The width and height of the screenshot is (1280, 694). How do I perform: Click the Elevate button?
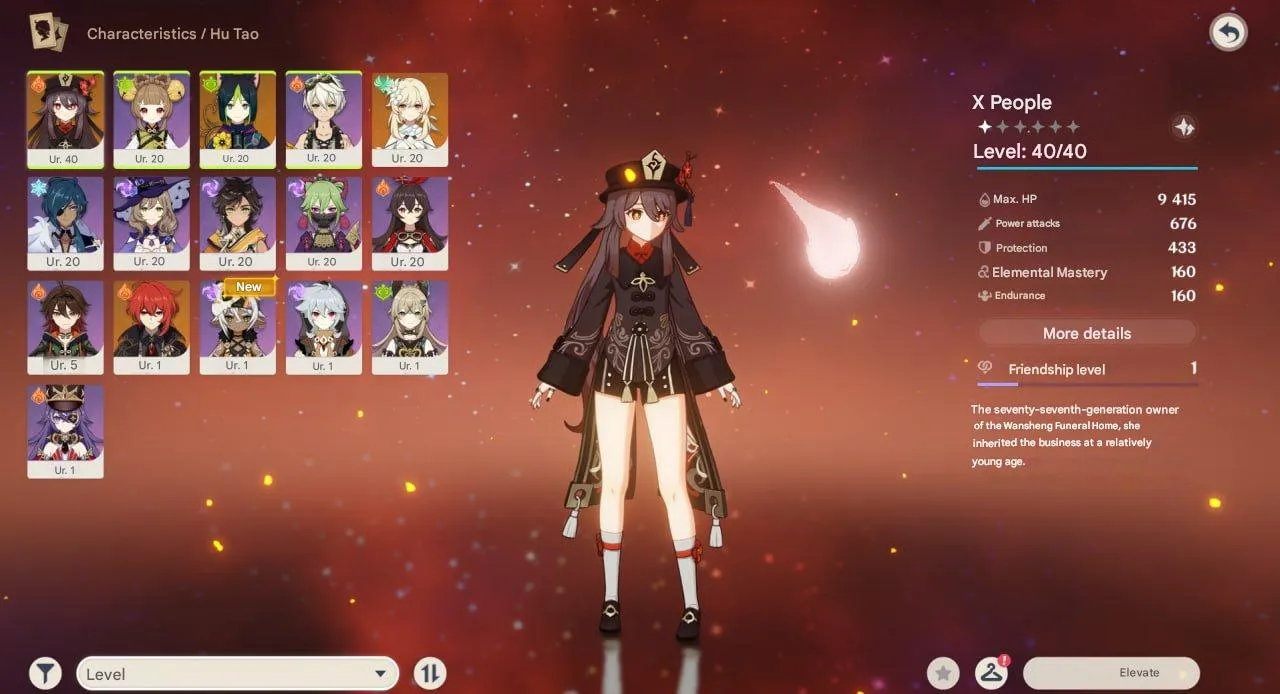[x=1110, y=673]
